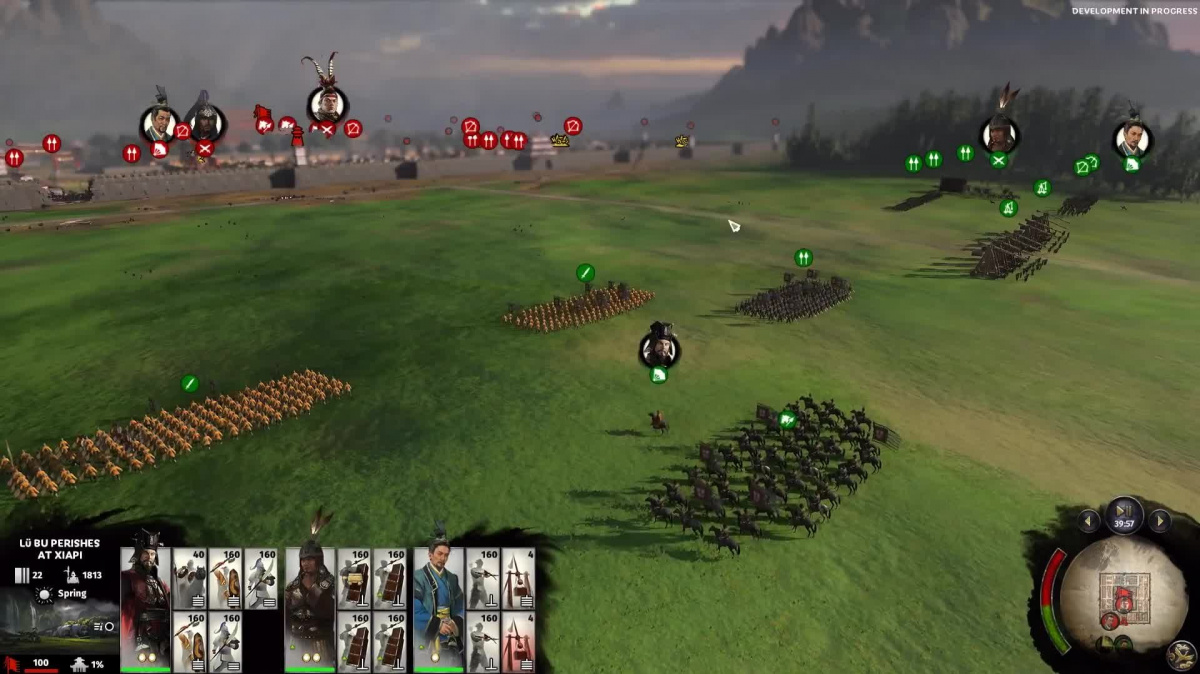Image resolution: width=1200 pixels, height=674 pixels.
Task: Increase battle speed with the right arrow
Action: pos(1159,521)
